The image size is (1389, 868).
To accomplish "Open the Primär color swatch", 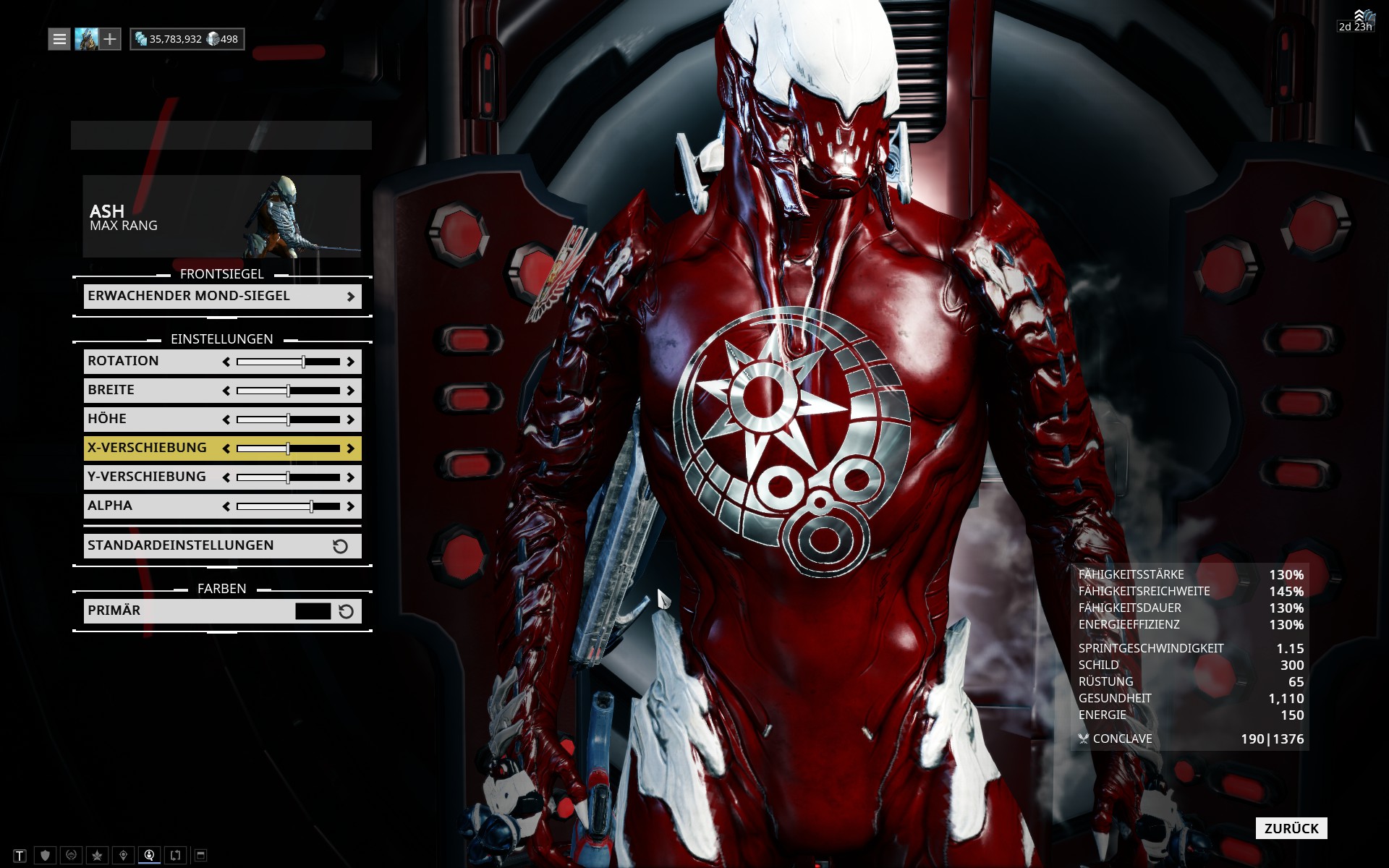I will pyautogui.click(x=313, y=611).
